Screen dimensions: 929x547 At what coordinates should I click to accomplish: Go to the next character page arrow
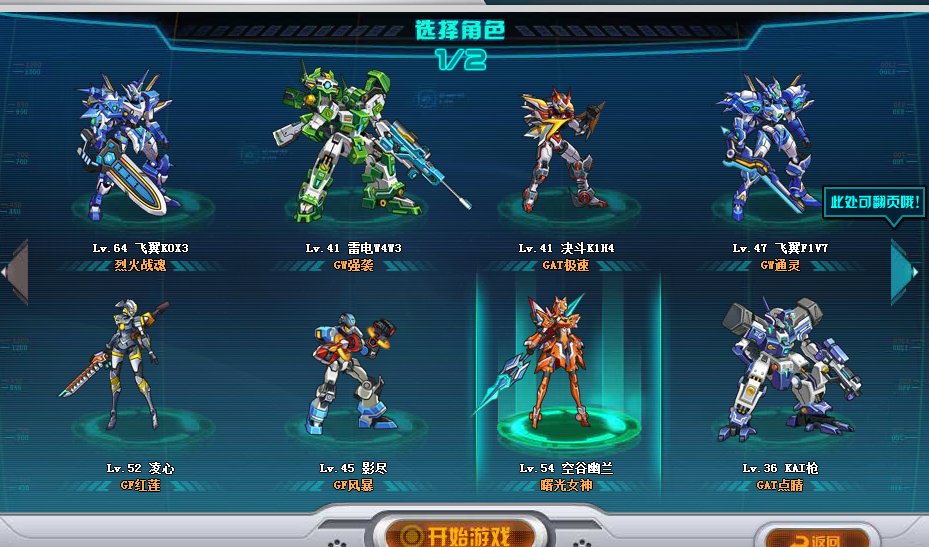pos(903,270)
